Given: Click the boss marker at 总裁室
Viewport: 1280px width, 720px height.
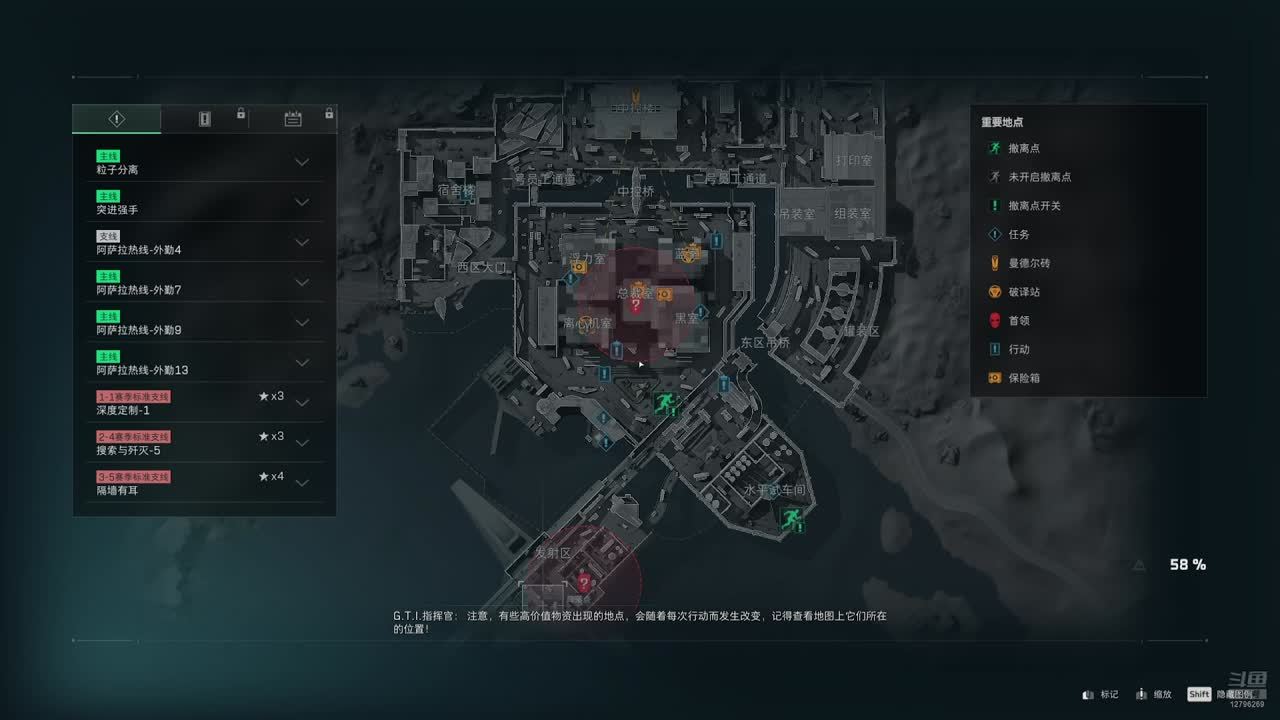Looking at the screenshot, I should pyautogui.click(x=635, y=305).
